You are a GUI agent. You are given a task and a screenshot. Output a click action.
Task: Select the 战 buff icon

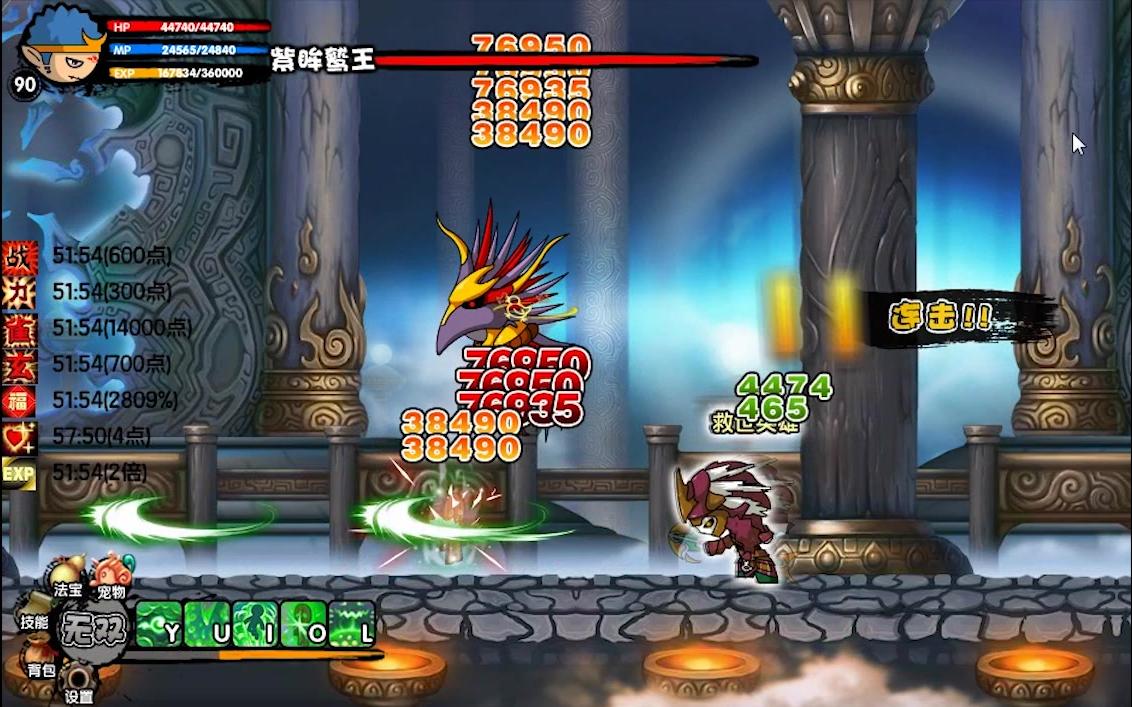point(19,255)
